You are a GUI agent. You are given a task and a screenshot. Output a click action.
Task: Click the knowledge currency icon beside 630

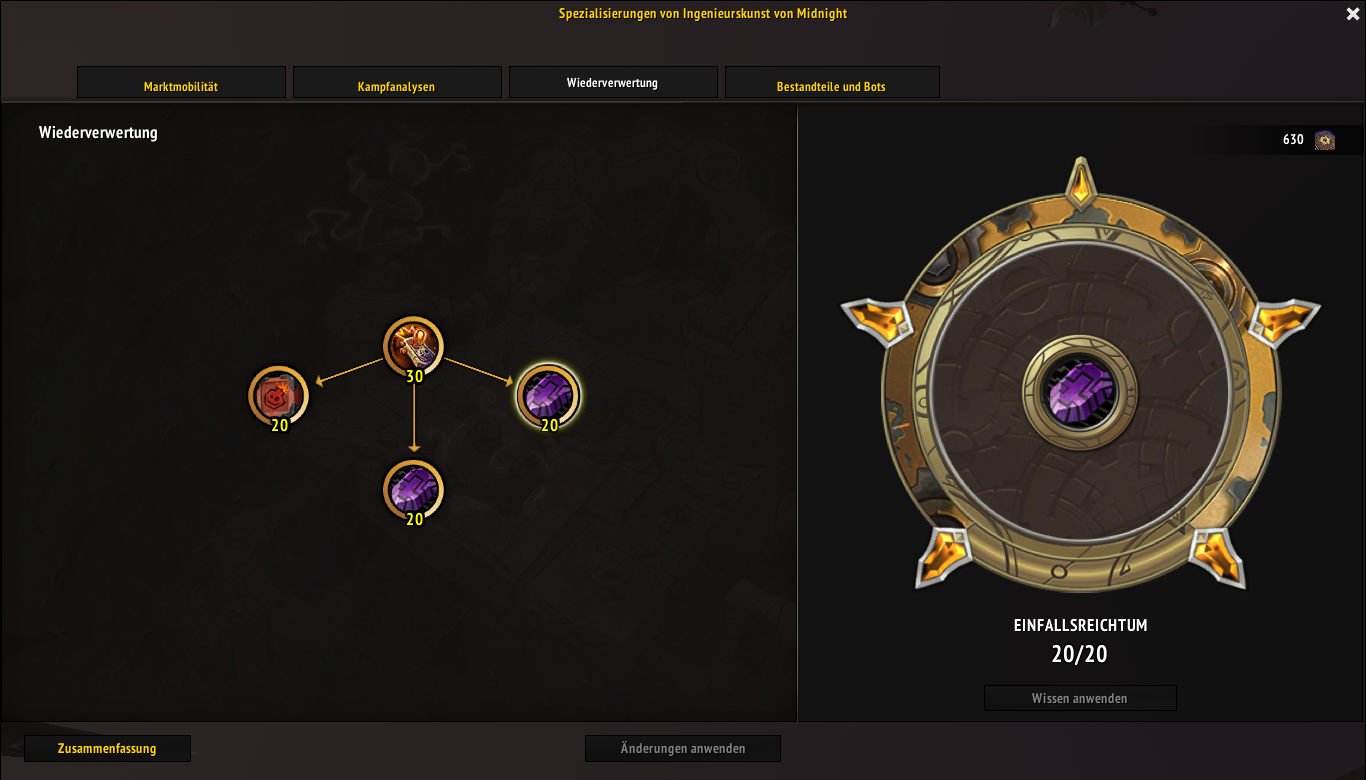[1325, 140]
